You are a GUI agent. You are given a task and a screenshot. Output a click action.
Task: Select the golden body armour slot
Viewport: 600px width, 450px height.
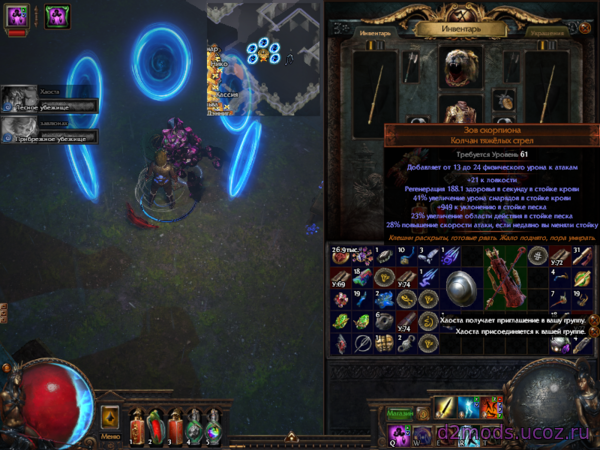[x=461, y=111]
